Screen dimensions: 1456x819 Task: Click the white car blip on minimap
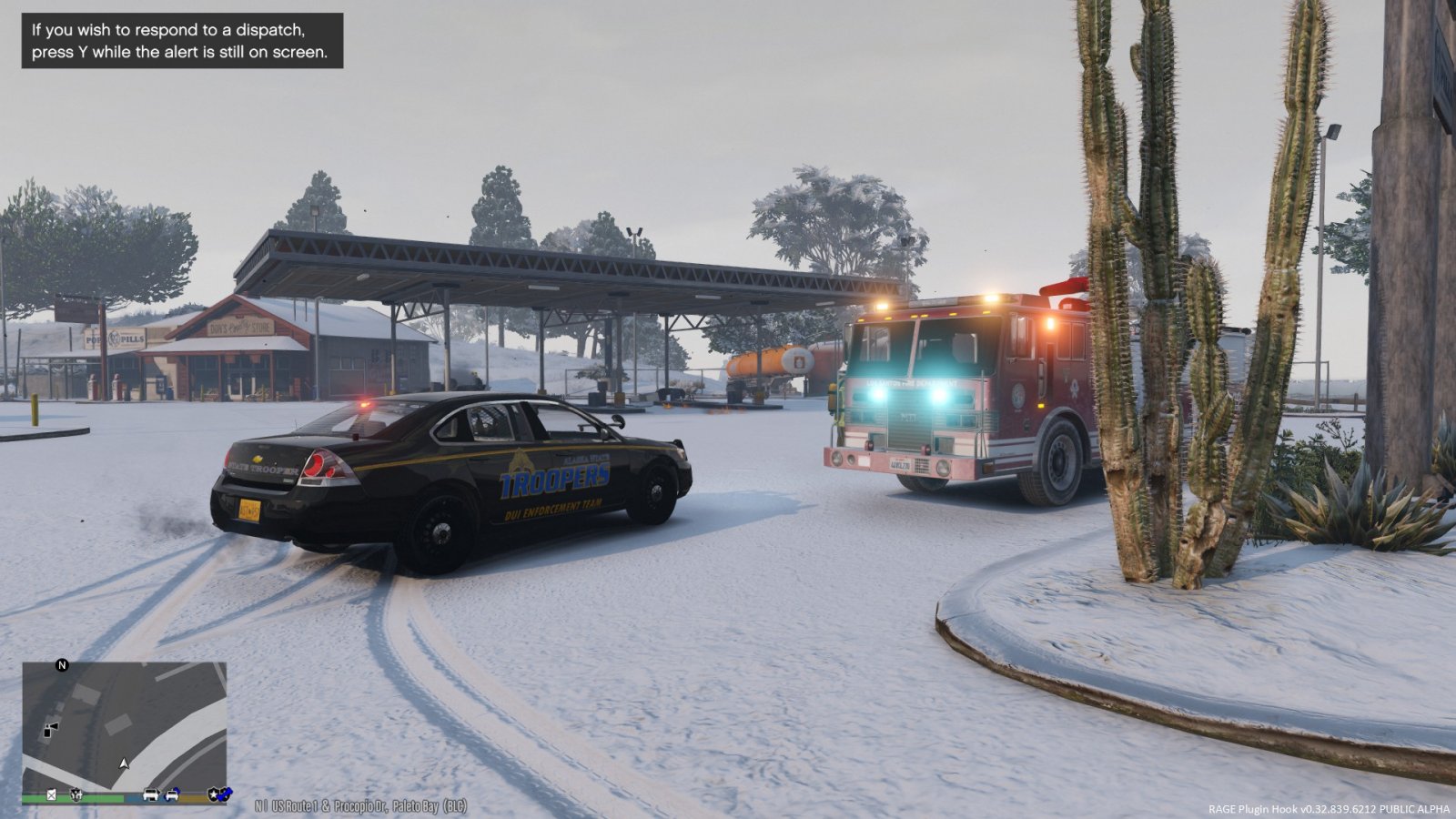click(151, 794)
